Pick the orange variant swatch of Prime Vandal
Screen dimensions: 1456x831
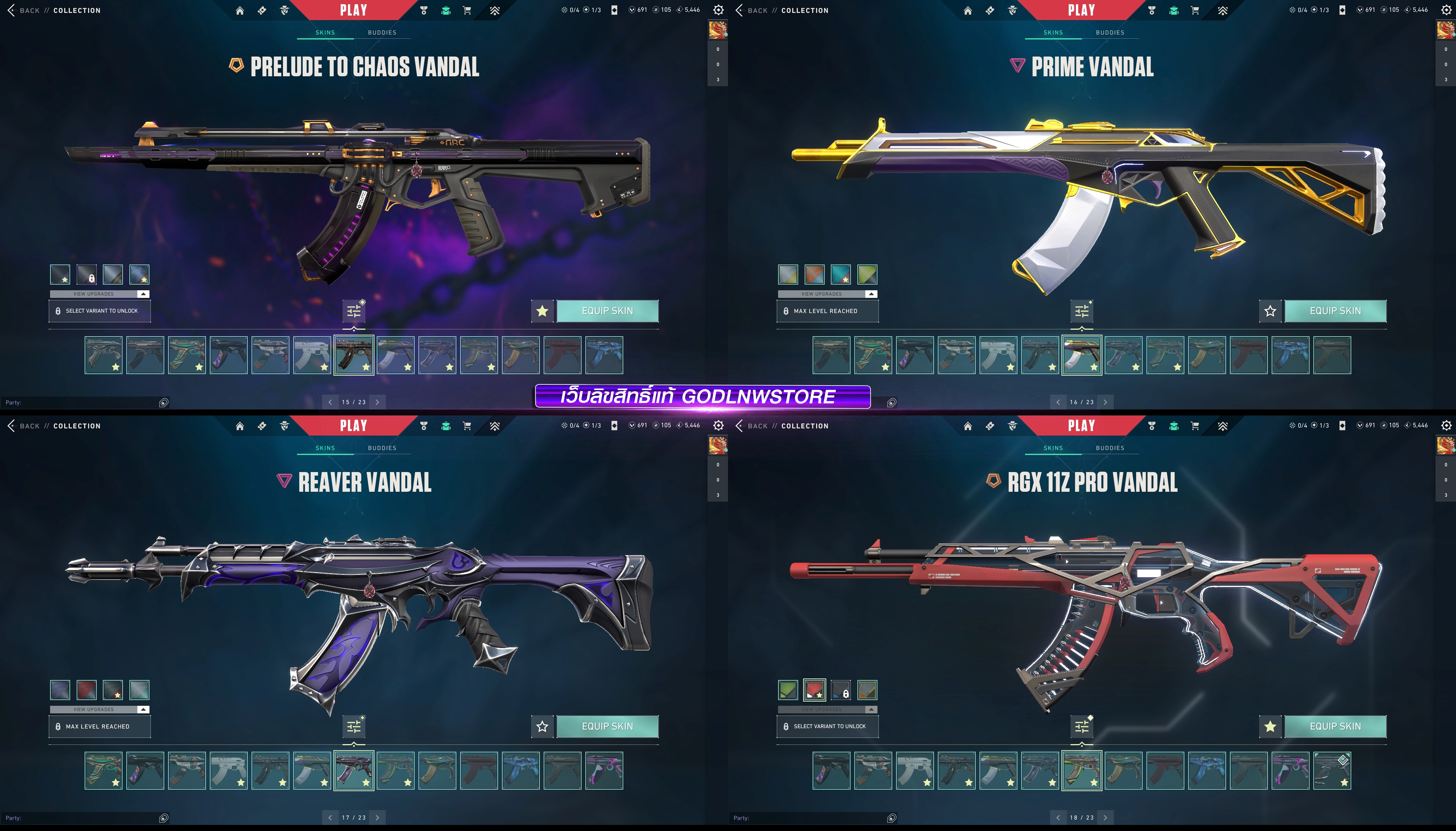tap(814, 274)
